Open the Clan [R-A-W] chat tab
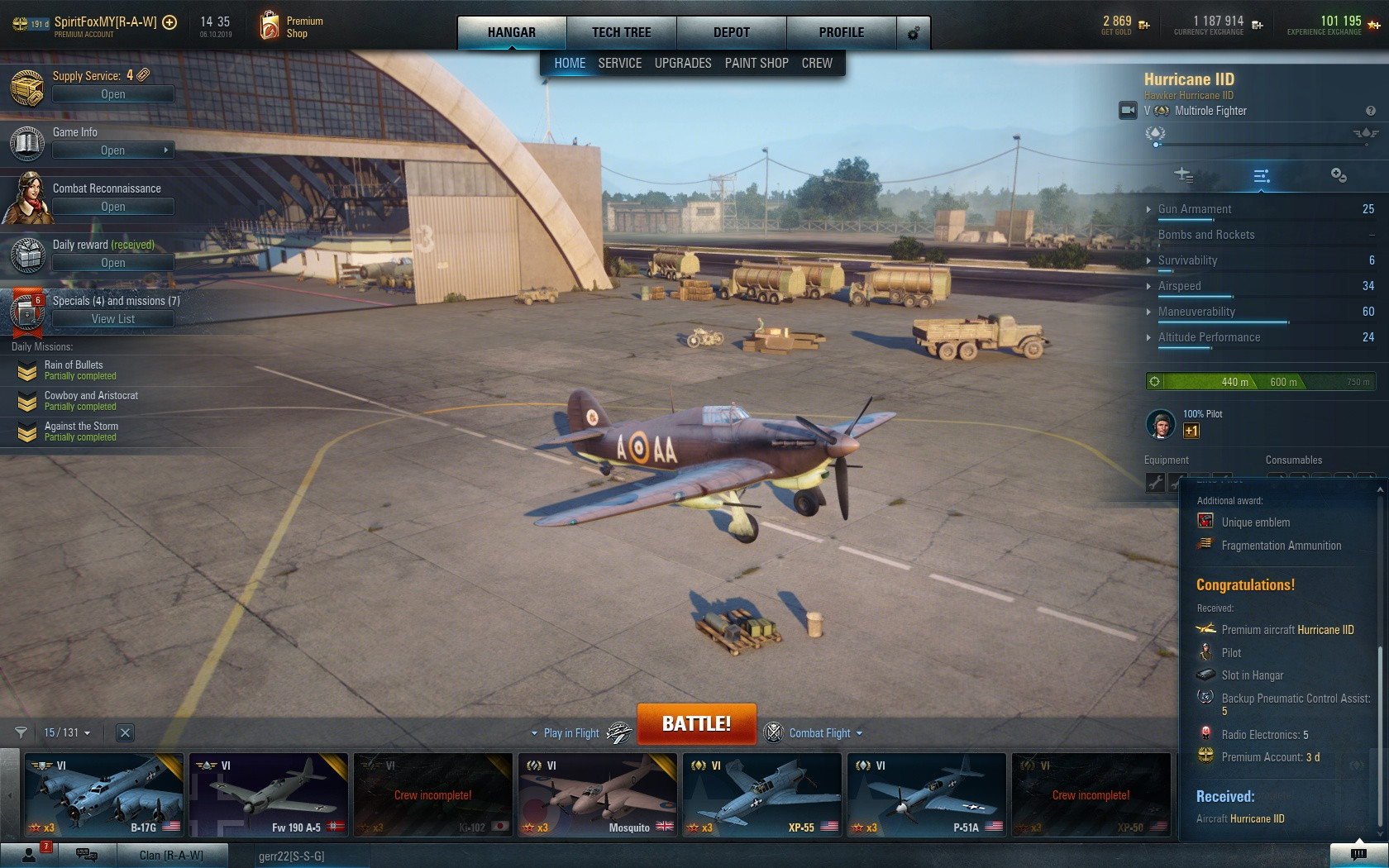This screenshot has width=1389, height=868. 171,855
